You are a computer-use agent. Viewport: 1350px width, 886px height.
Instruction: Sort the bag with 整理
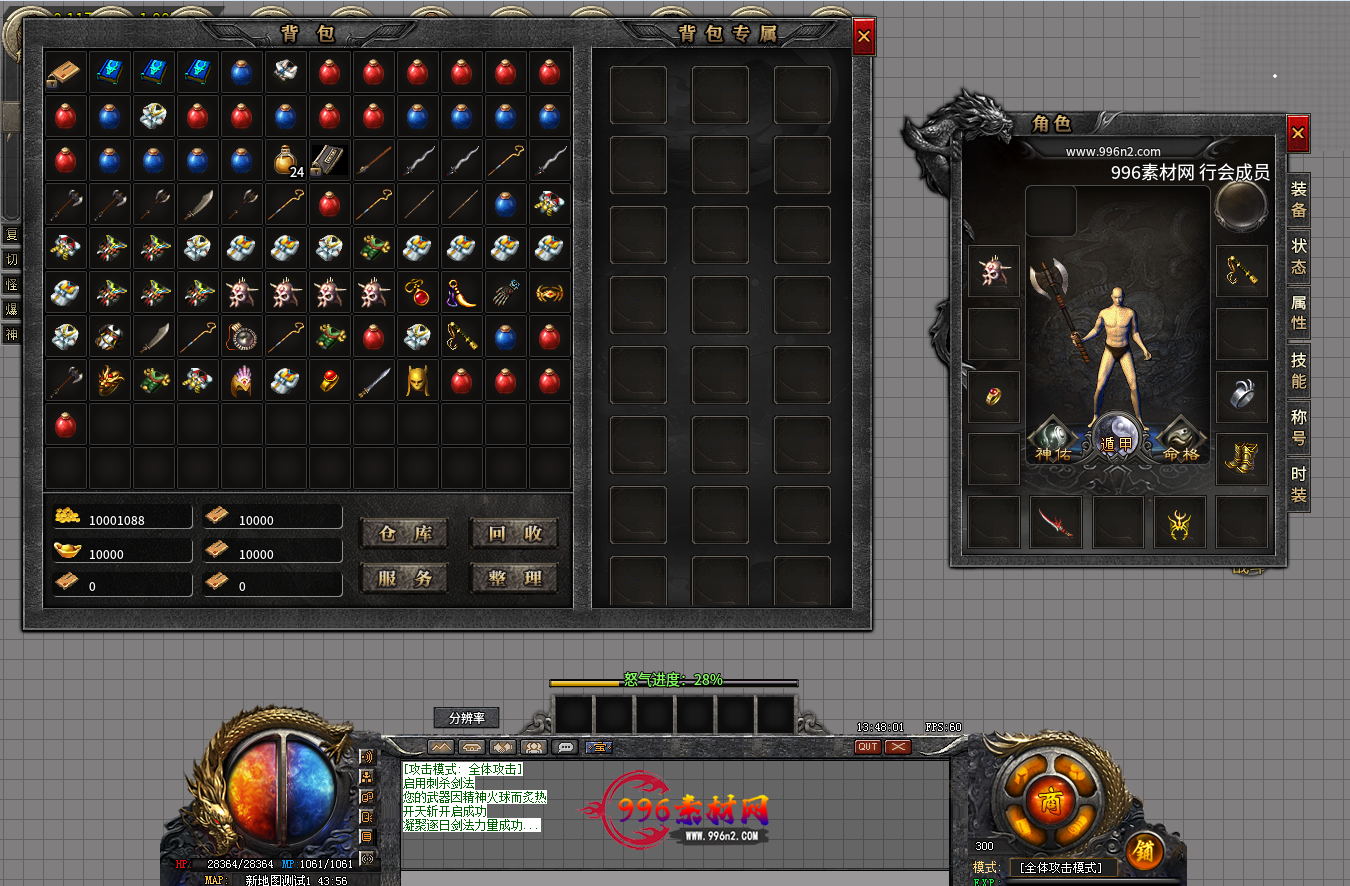coord(514,578)
